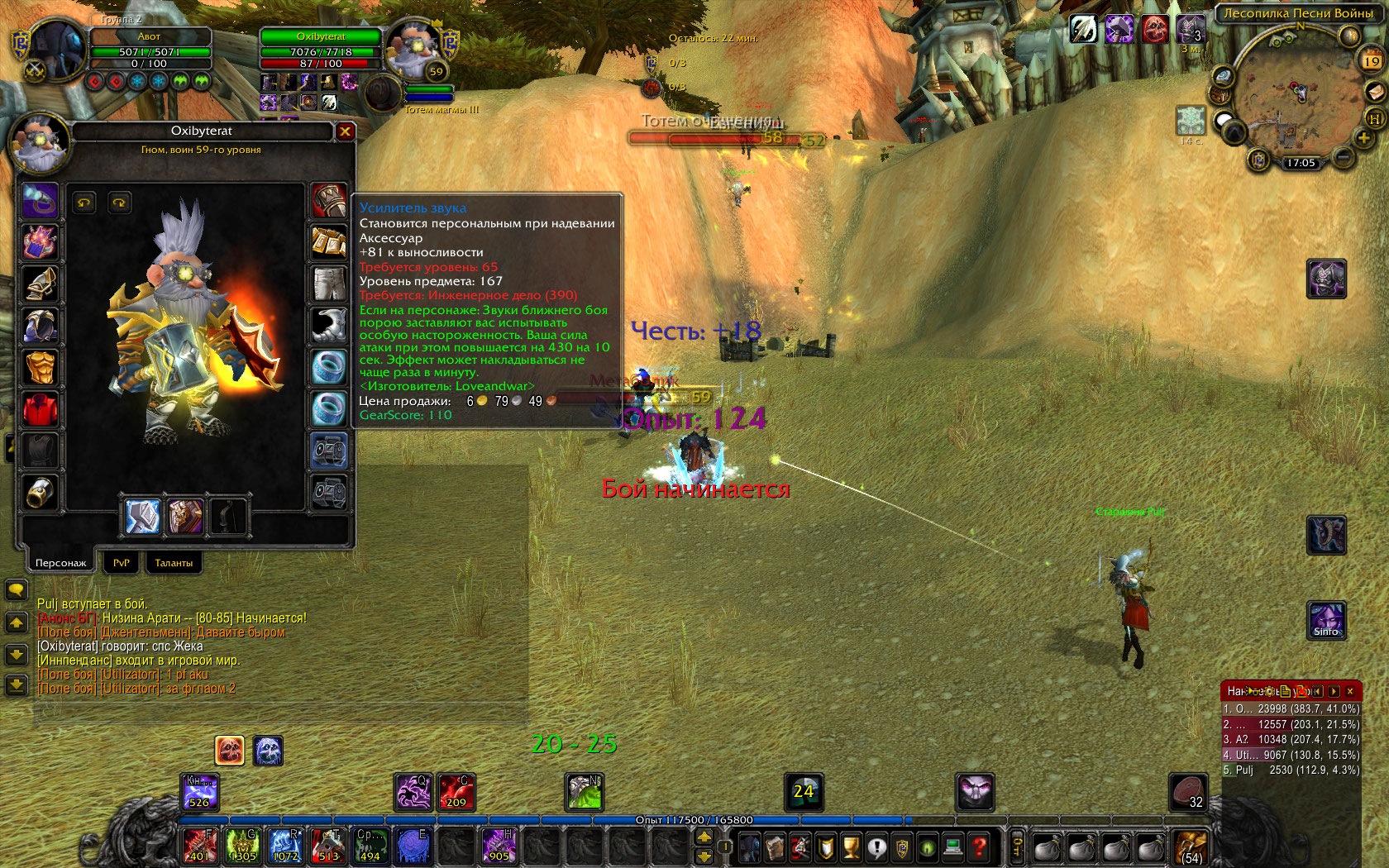This screenshot has height=868, width=1389.
Task: Open the Таланты tab
Action: tap(174, 563)
